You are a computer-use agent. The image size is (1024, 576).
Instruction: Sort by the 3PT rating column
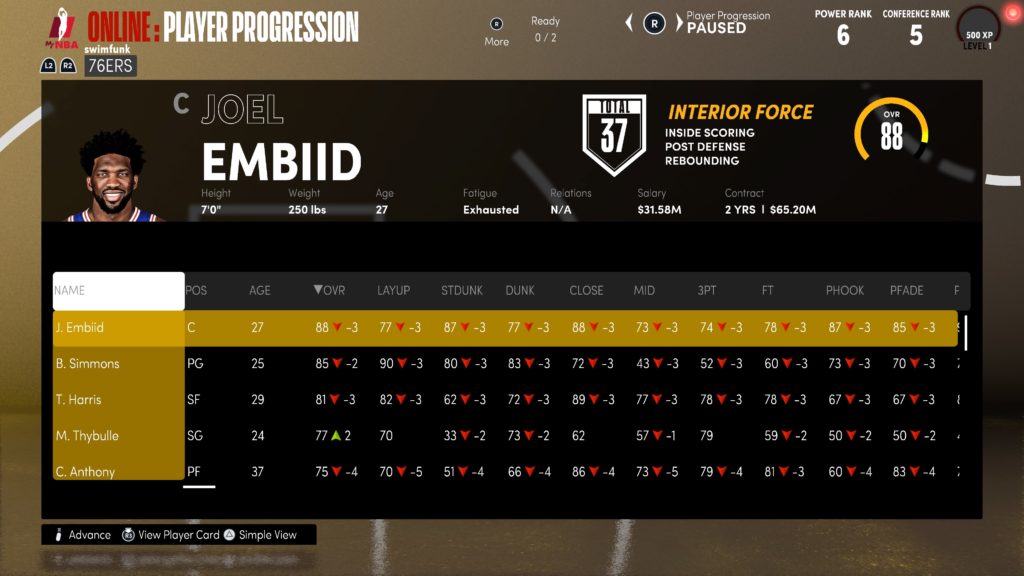click(x=707, y=291)
